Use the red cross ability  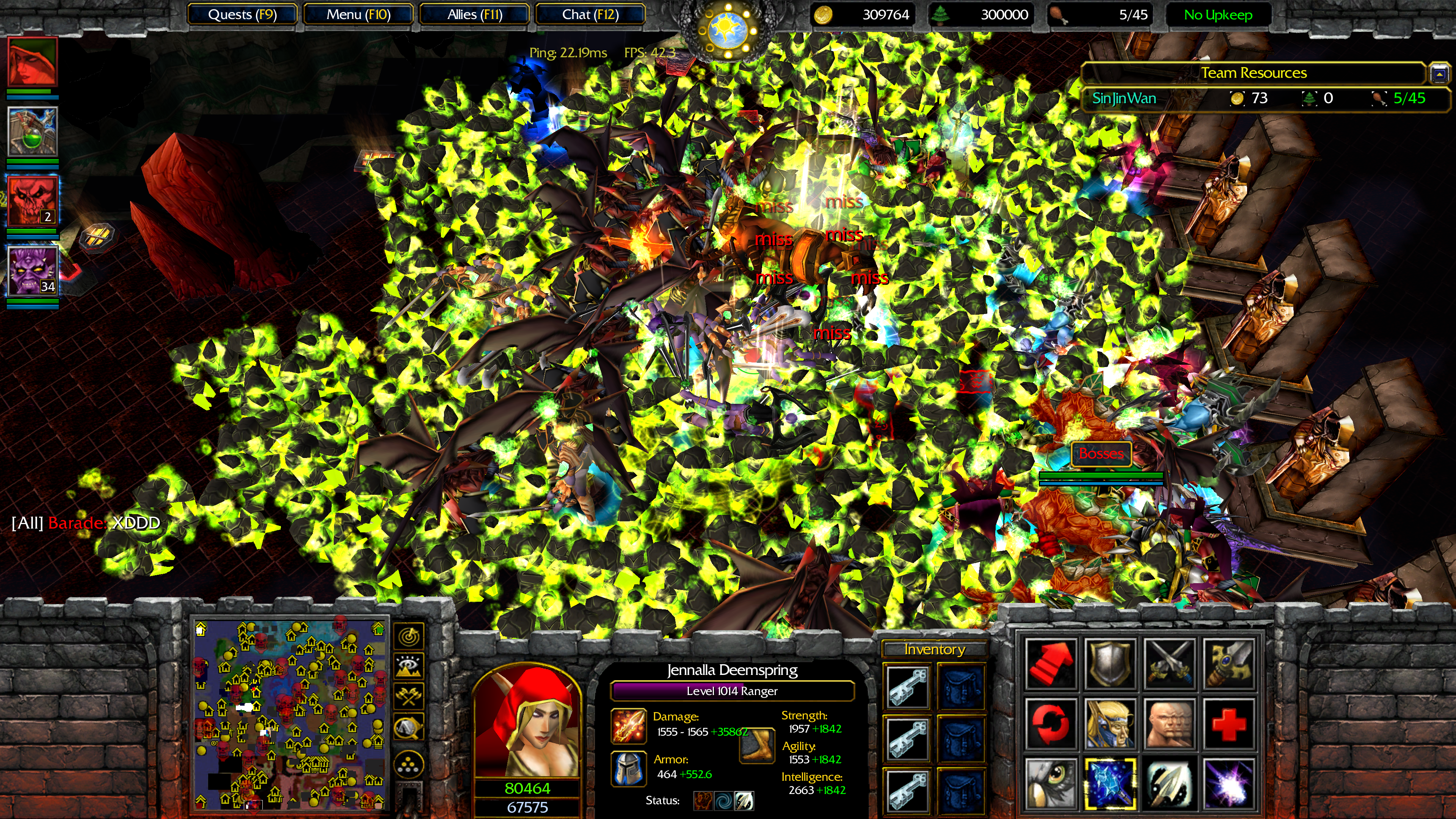[x=1228, y=723]
